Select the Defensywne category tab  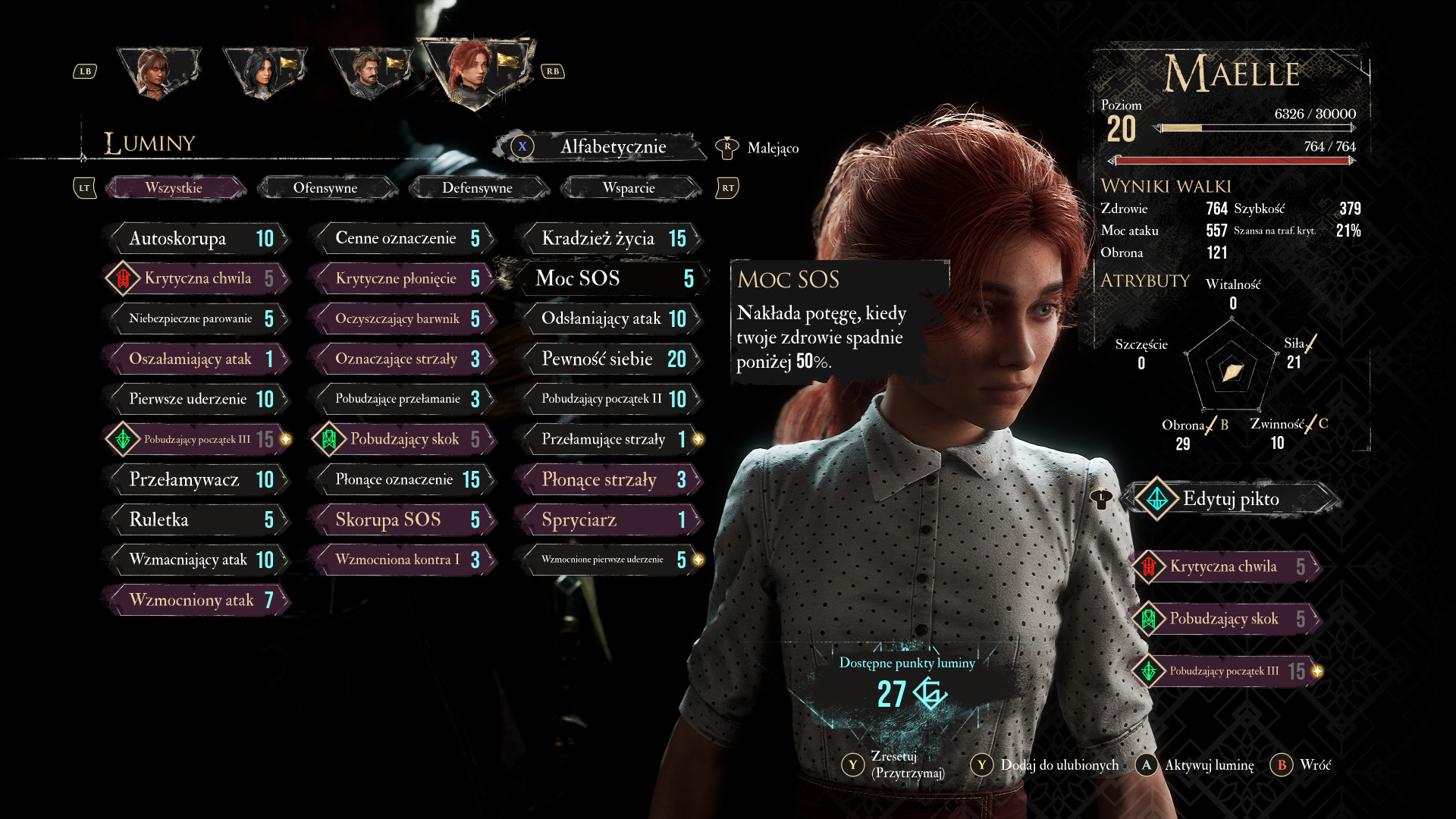tap(477, 188)
